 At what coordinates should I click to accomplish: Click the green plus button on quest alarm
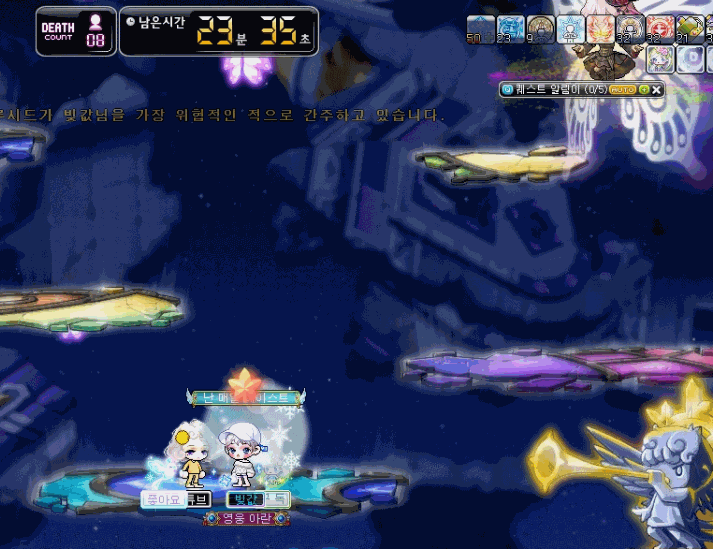[643, 90]
